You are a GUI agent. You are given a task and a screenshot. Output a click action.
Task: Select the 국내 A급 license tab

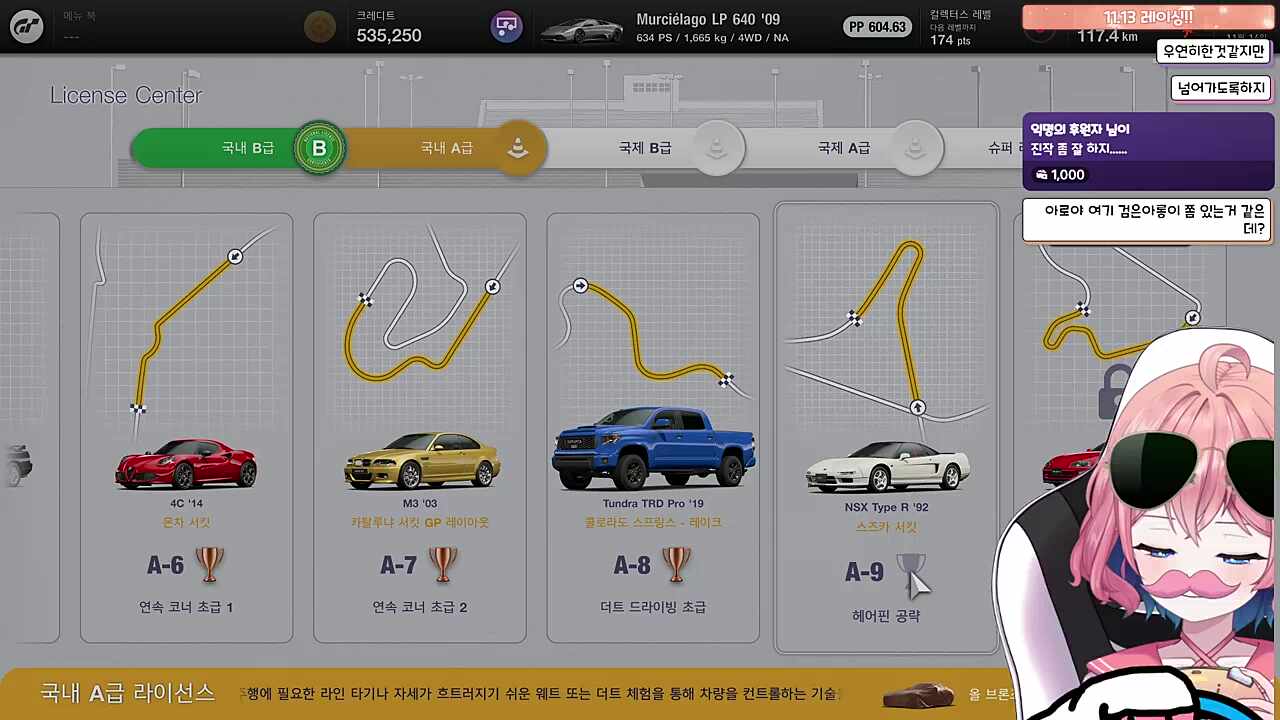click(446, 147)
